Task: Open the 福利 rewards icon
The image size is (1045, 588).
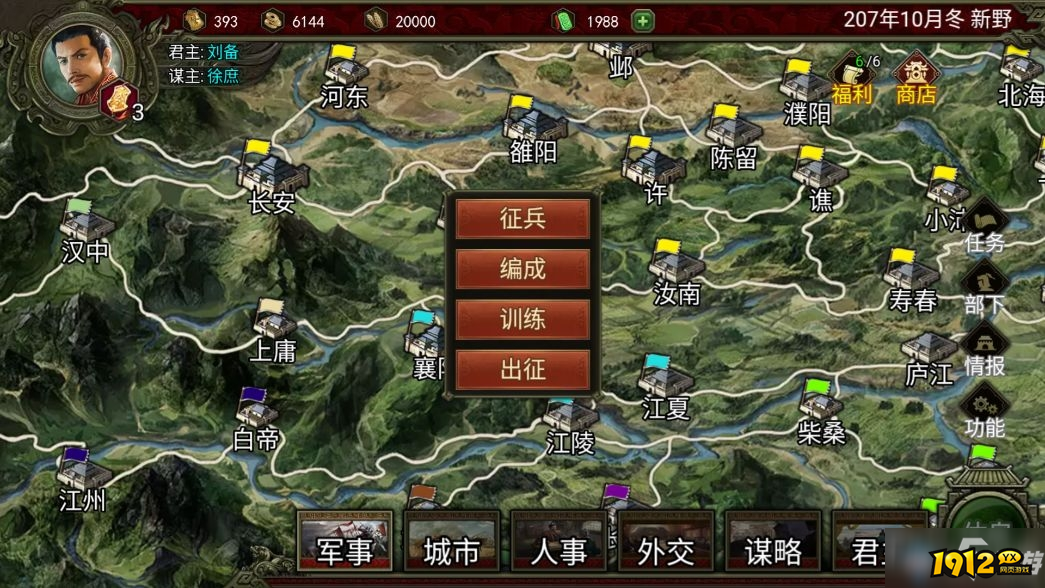Action: [852, 78]
